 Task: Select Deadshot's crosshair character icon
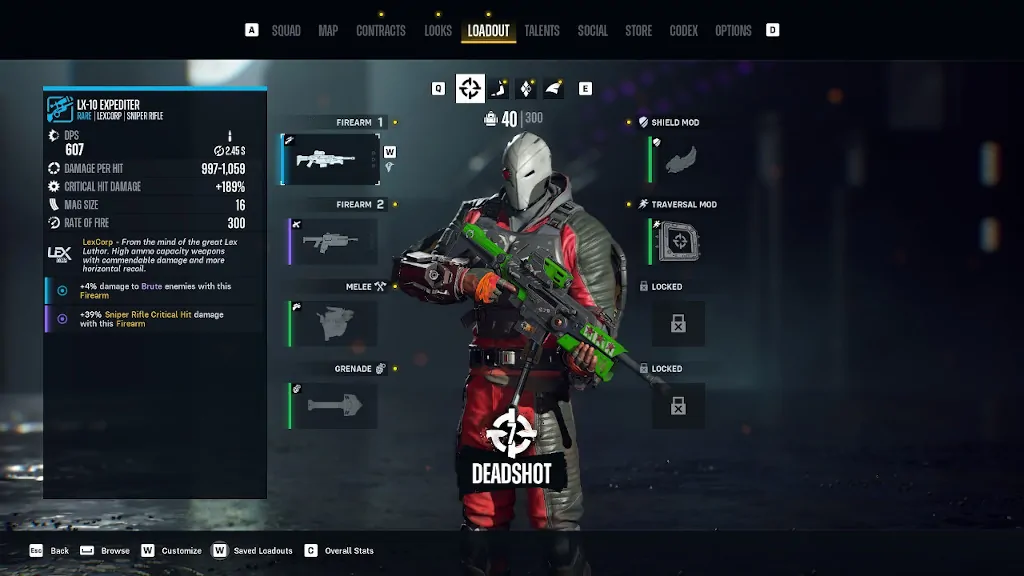click(x=470, y=89)
